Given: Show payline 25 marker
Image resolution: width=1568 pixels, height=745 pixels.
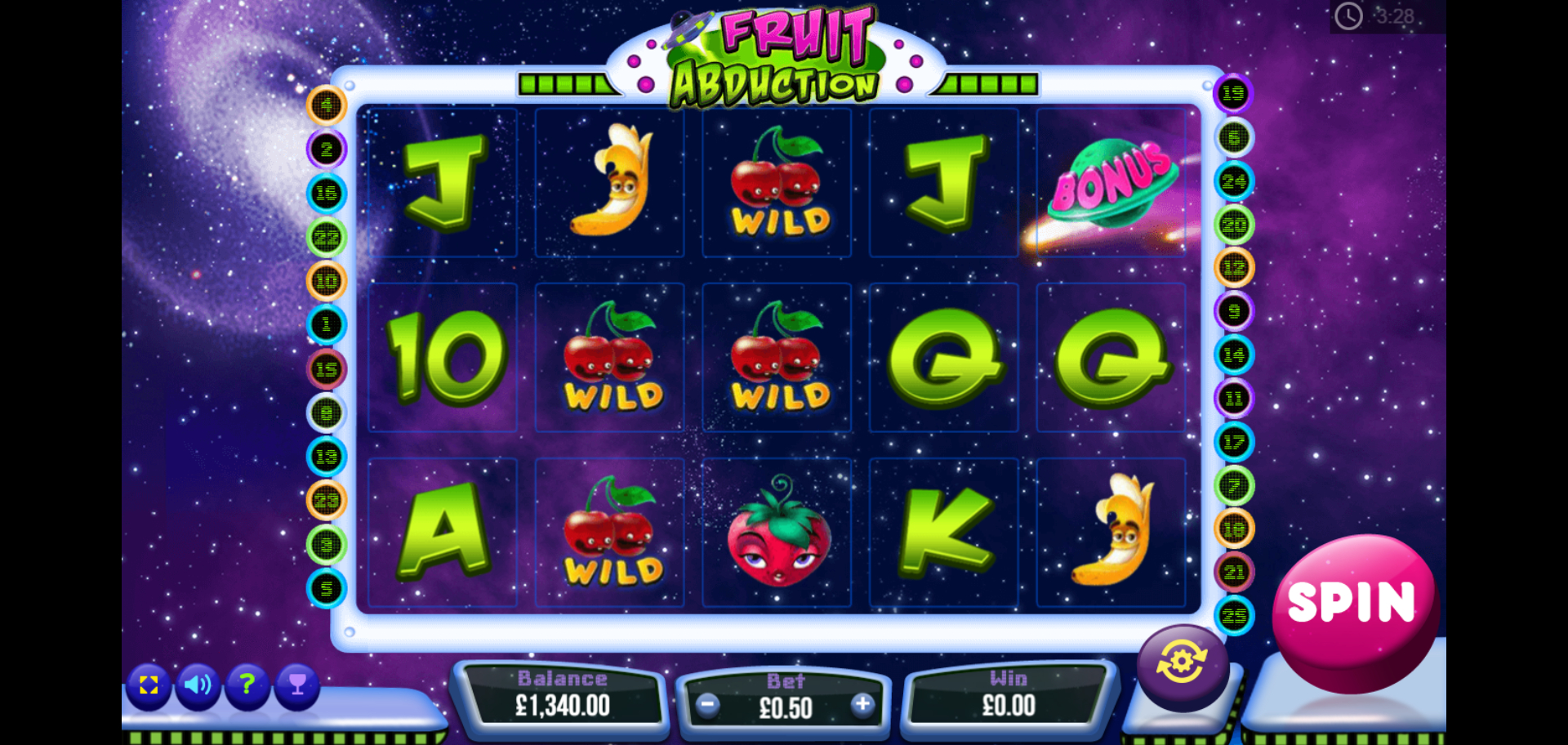Looking at the screenshot, I should pos(1233,616).
